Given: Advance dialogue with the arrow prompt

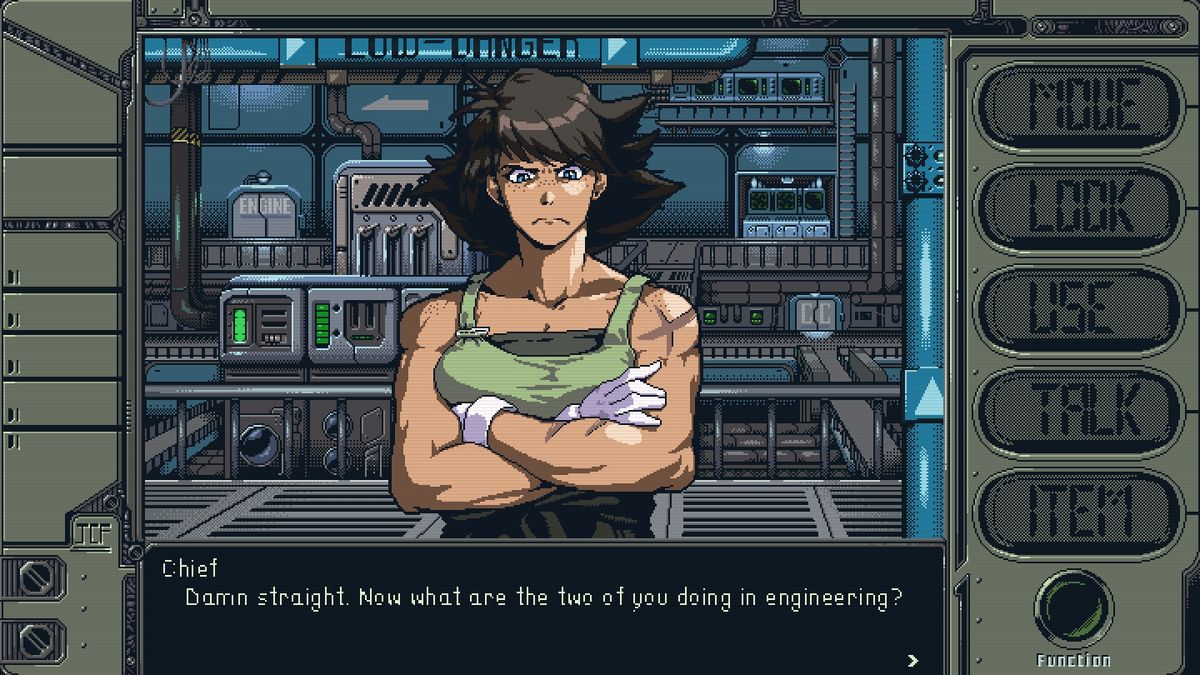Looking at the screenshot, I should pos(911,660).
